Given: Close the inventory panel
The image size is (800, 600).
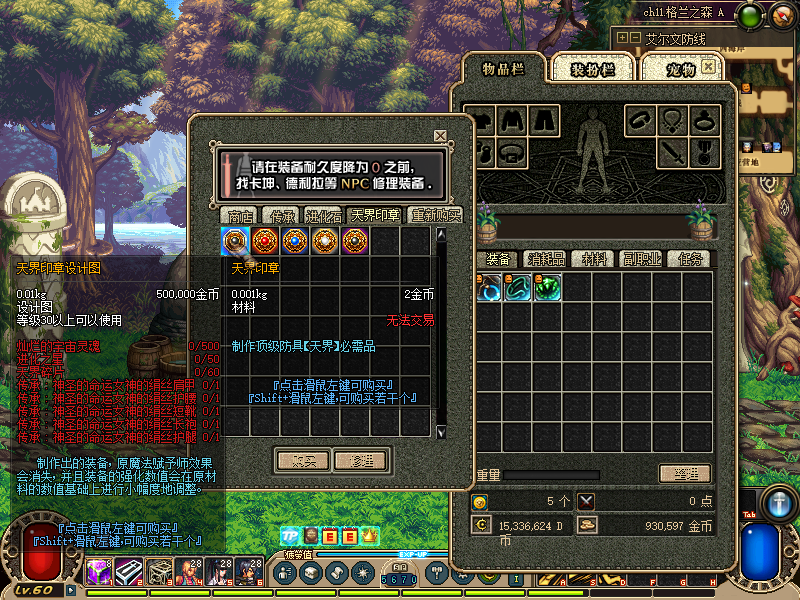Looking at the screenshot, I should 709,66.
